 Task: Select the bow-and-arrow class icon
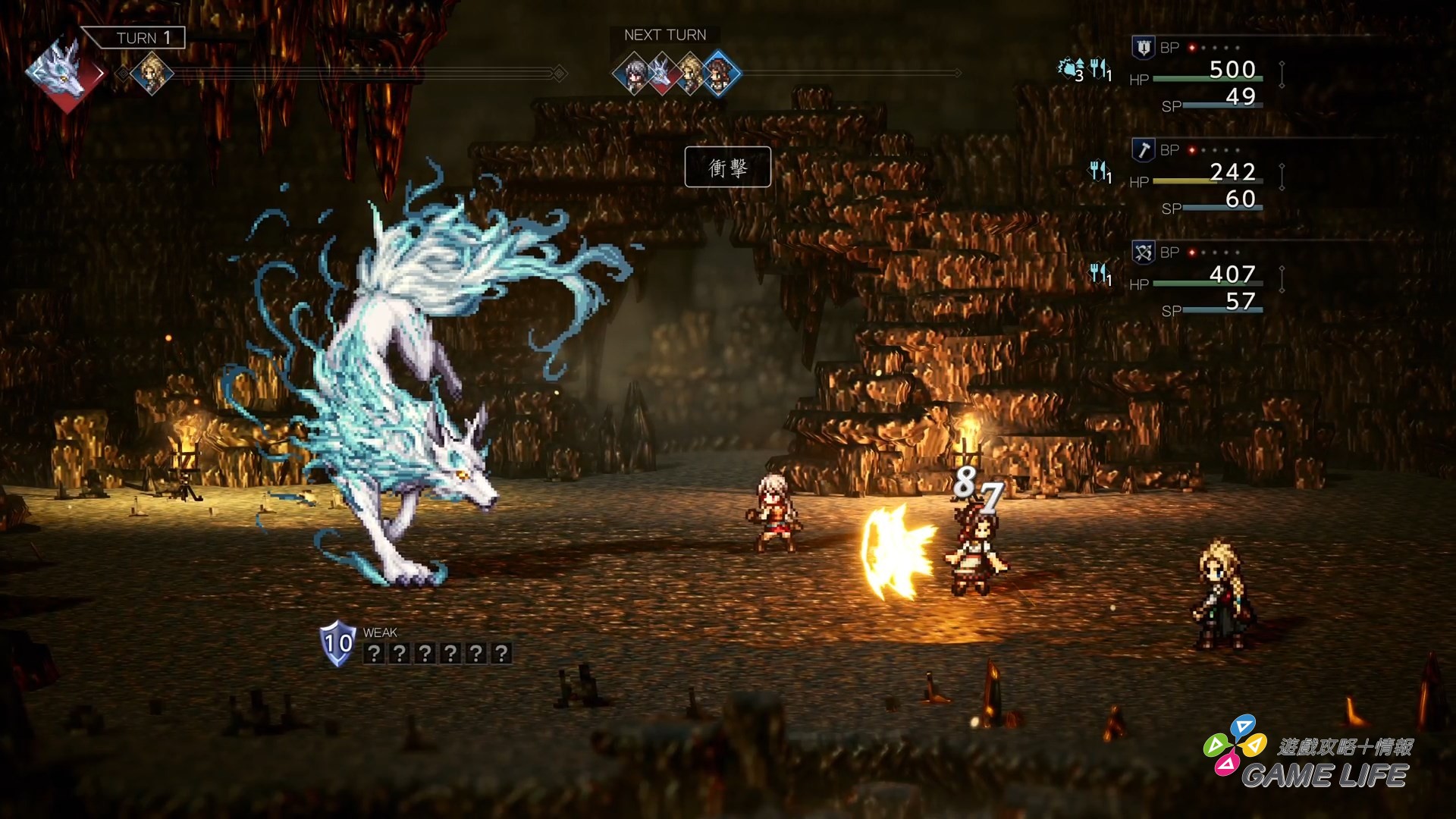click(x=1145, y=252)
